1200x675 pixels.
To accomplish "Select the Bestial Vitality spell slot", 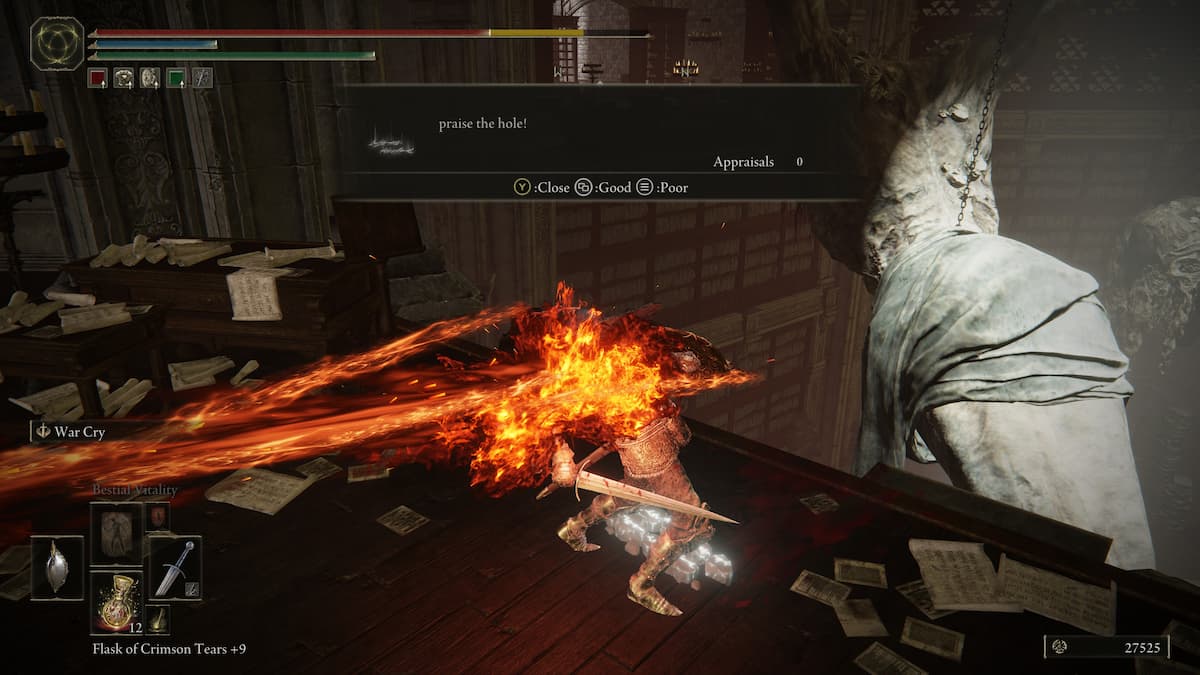I will (116, 533).
